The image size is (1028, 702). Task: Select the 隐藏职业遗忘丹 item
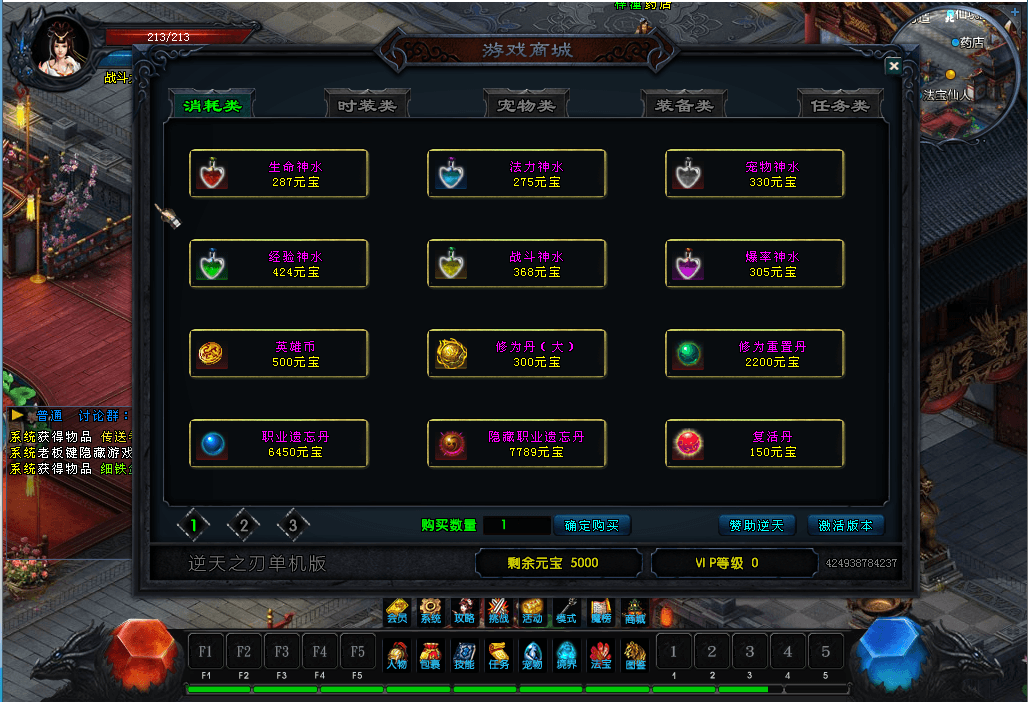click(517, 443)
